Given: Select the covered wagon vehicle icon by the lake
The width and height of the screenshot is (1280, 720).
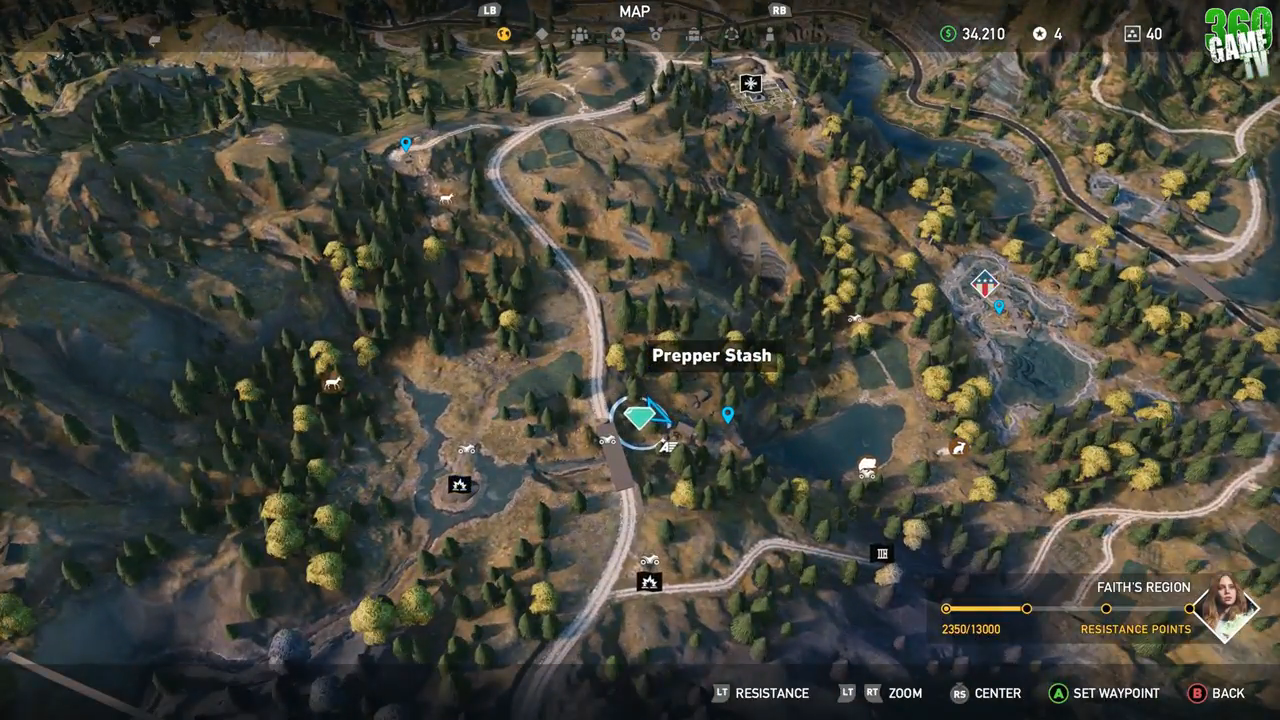Looking at the screenshot, I should tap(866, 469).
